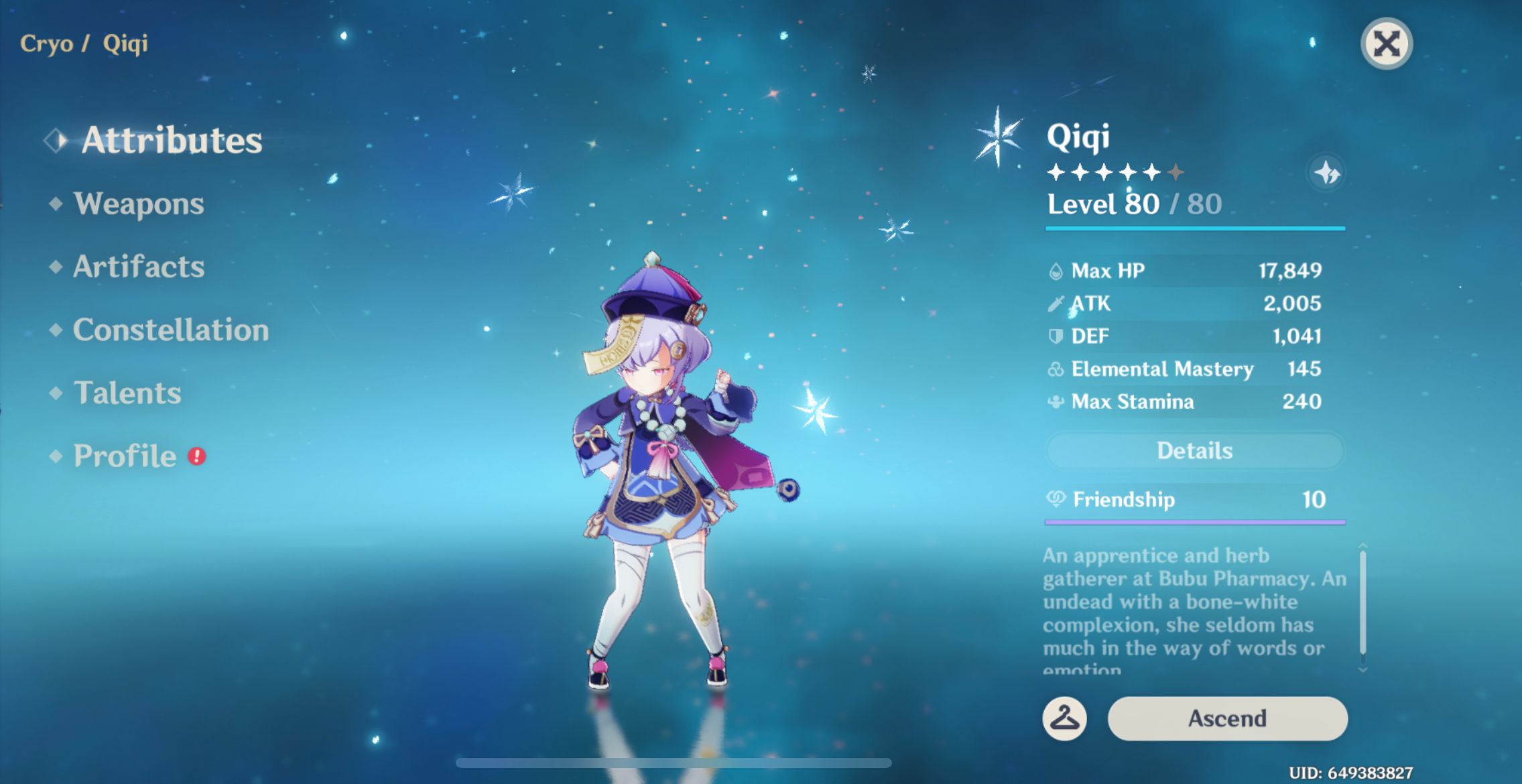The height and width of the screenshot is (784, 1522).
Task: Open the Details stats panel
Action: pyautogui.click(x=1195, y=450)
